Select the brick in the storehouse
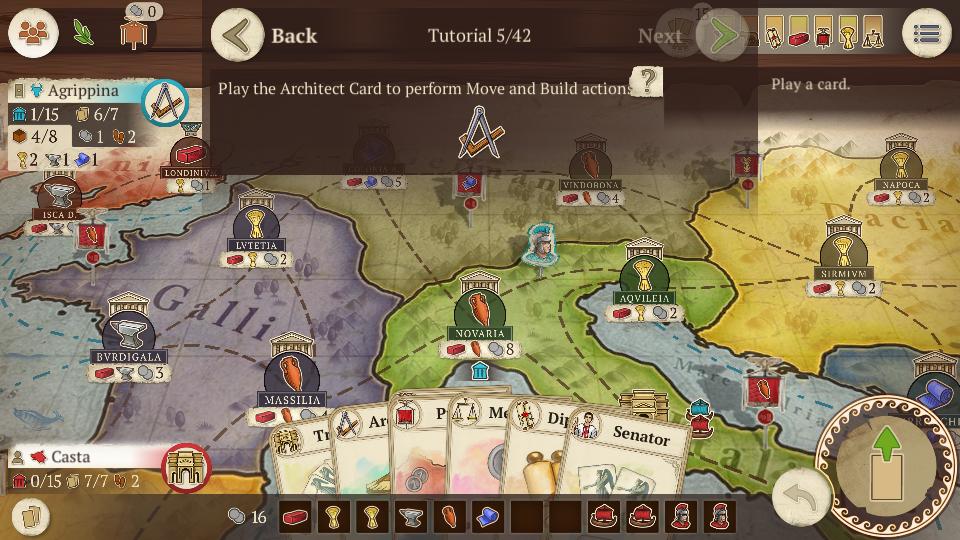 (296, 517)
